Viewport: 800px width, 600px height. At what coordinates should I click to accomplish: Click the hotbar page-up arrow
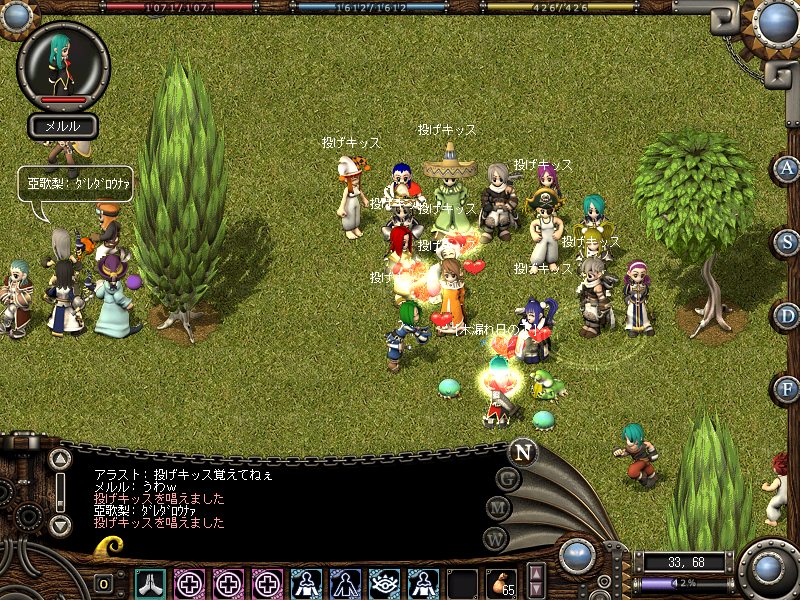tap(536, 573)
